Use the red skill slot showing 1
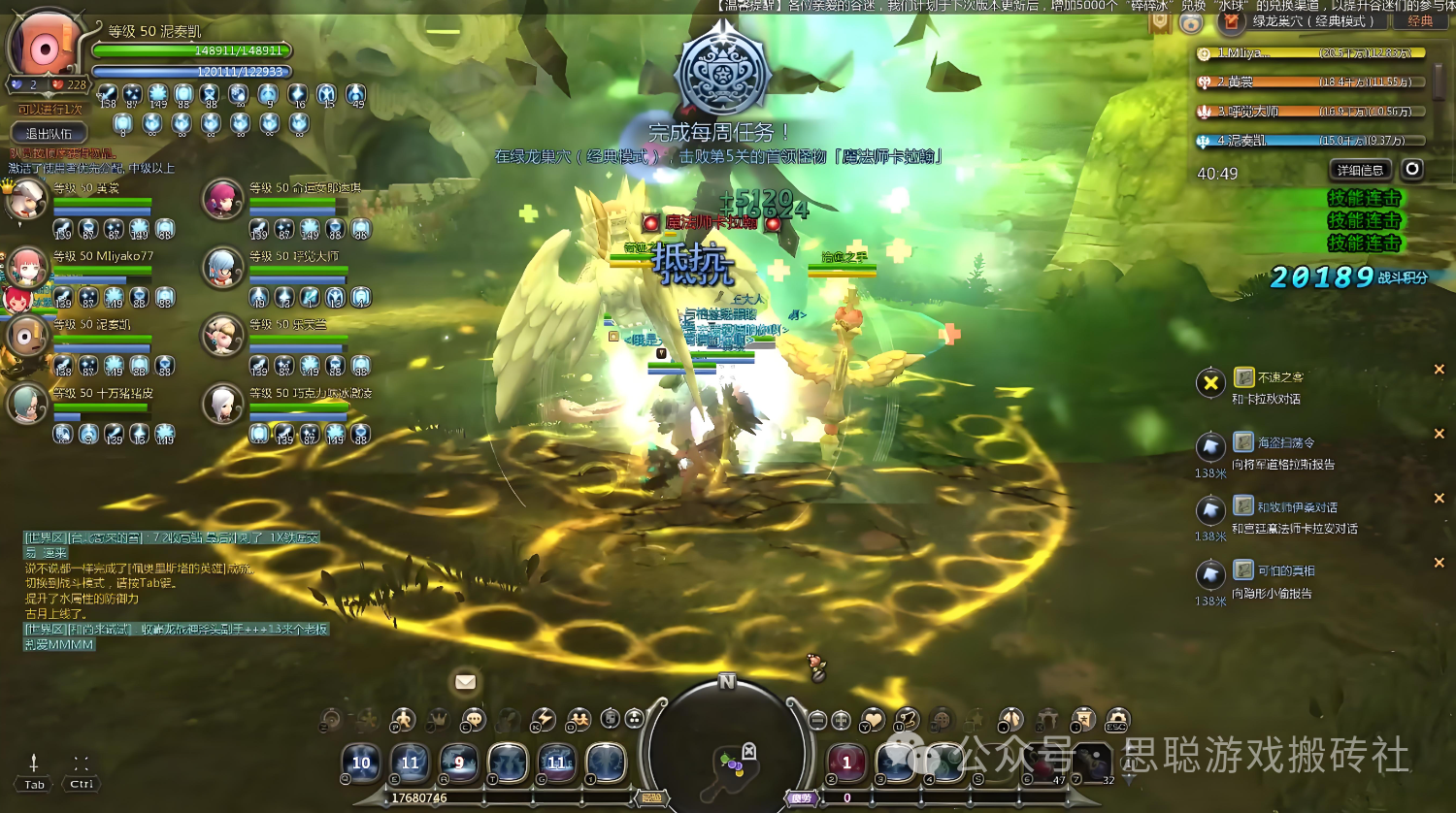The image size is (1456, 813). (x=846, y=763)
